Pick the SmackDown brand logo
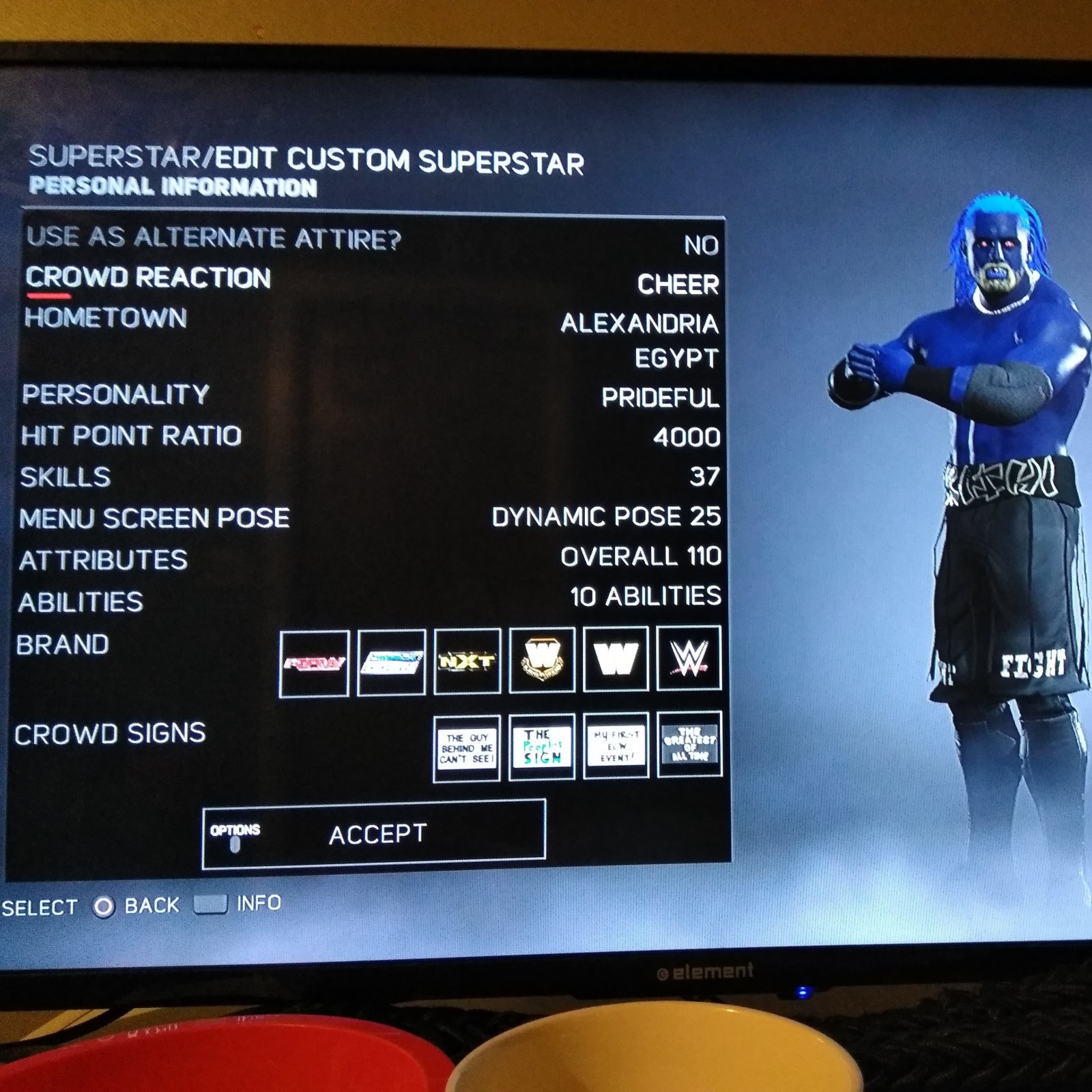Viewport: 1092px width, 1092px height. point(391,662)
